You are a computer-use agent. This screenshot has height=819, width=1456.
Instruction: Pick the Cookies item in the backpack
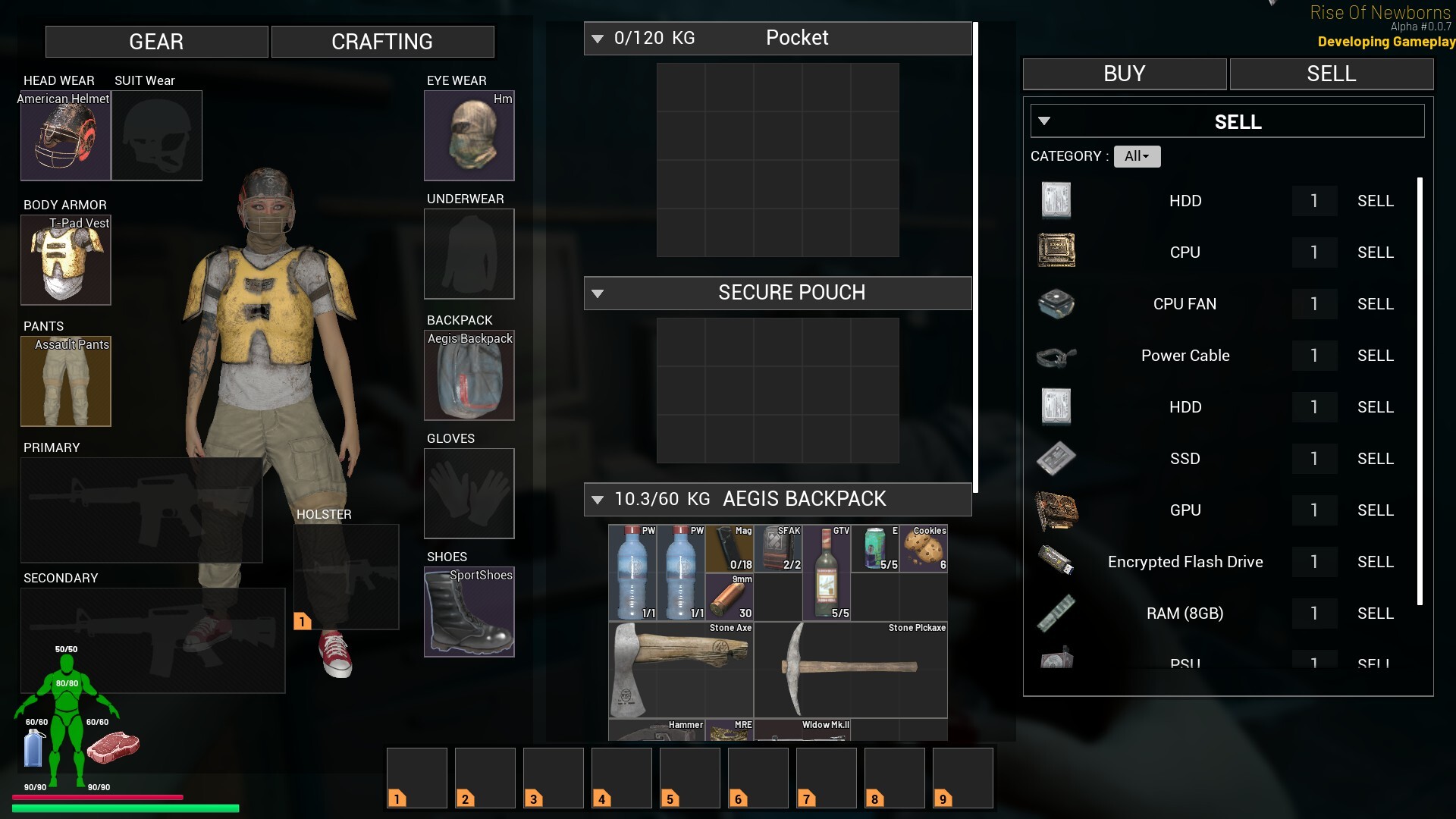(924, 548)
